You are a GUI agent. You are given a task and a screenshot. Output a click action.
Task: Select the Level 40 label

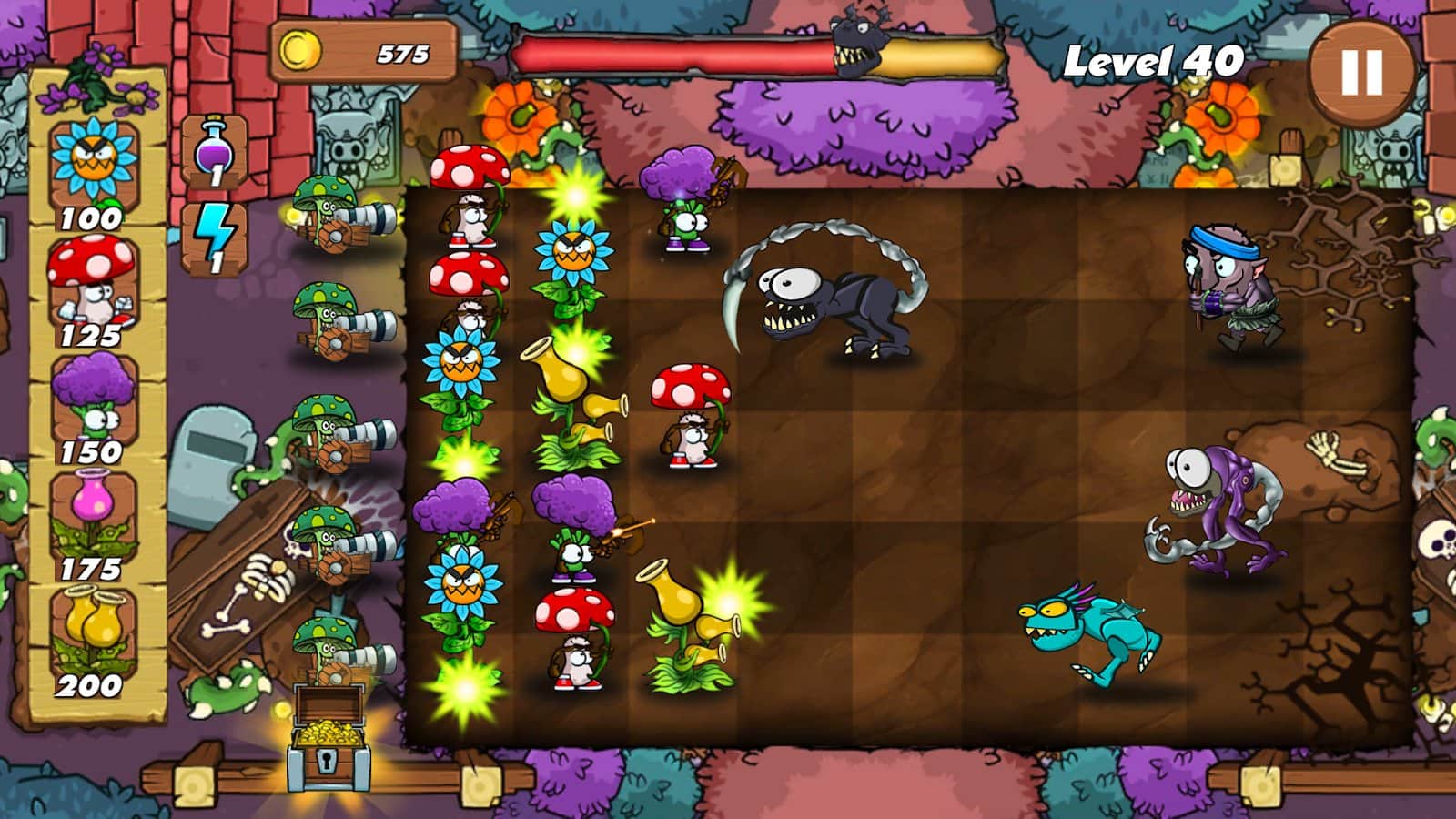click(x=1156, y=59)
